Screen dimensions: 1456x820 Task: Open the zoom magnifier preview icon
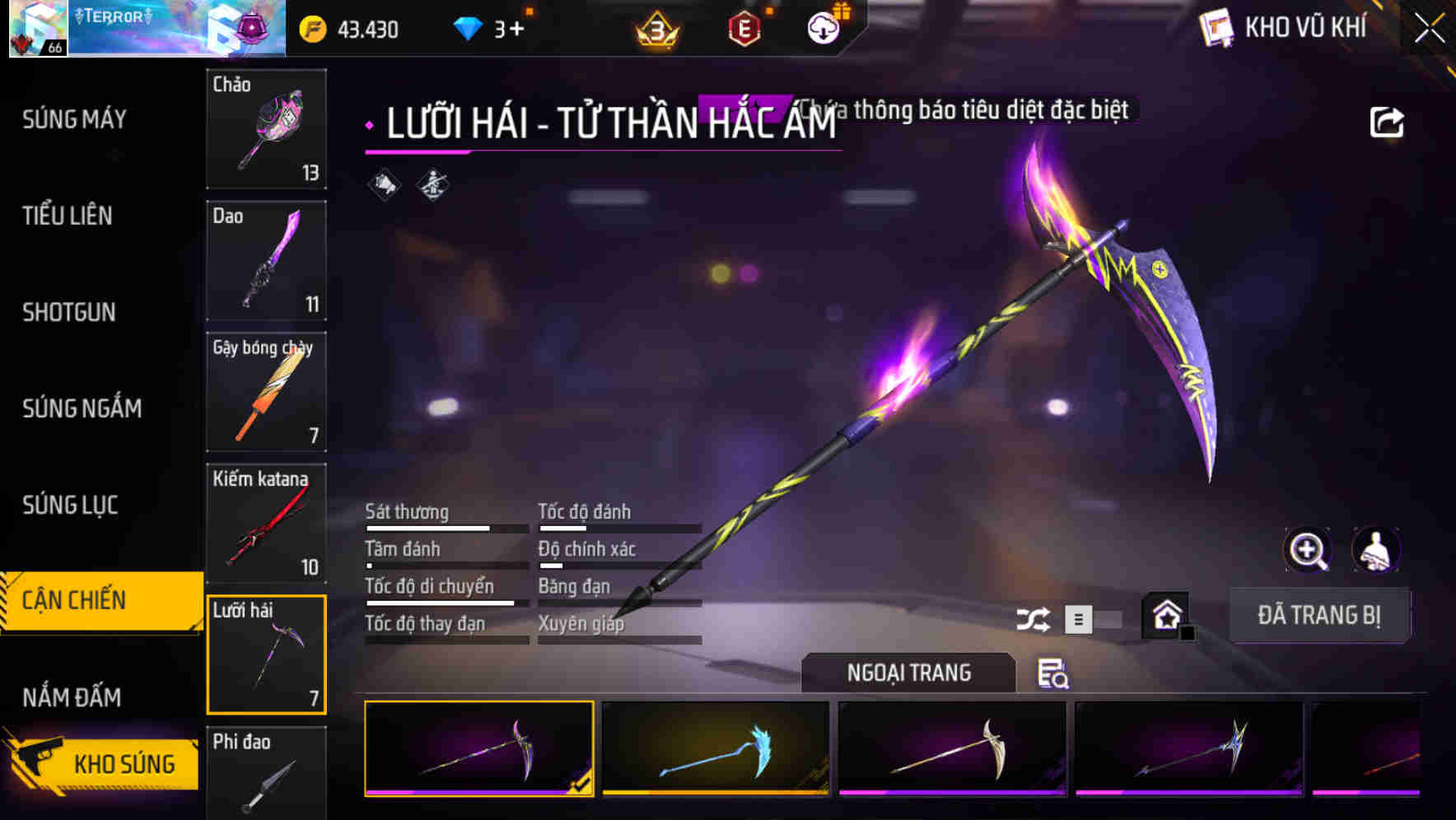(1308, 550)
